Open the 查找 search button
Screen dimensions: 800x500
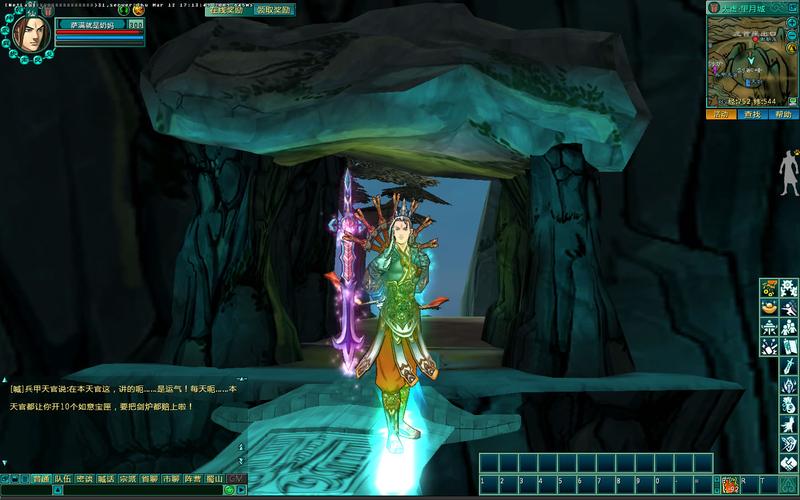(x=753, y=115)
